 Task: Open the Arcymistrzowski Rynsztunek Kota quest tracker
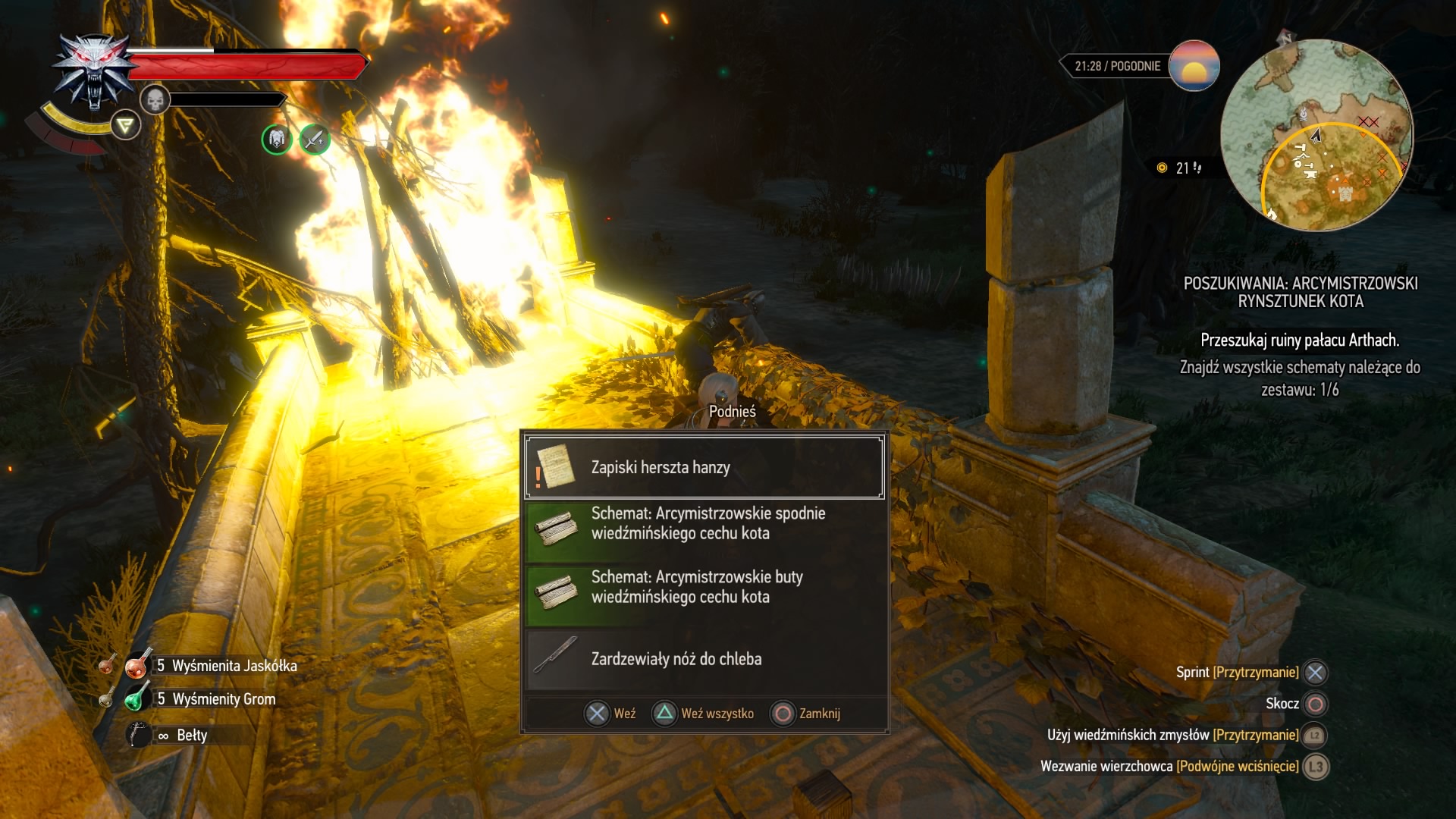[1300, 292]
